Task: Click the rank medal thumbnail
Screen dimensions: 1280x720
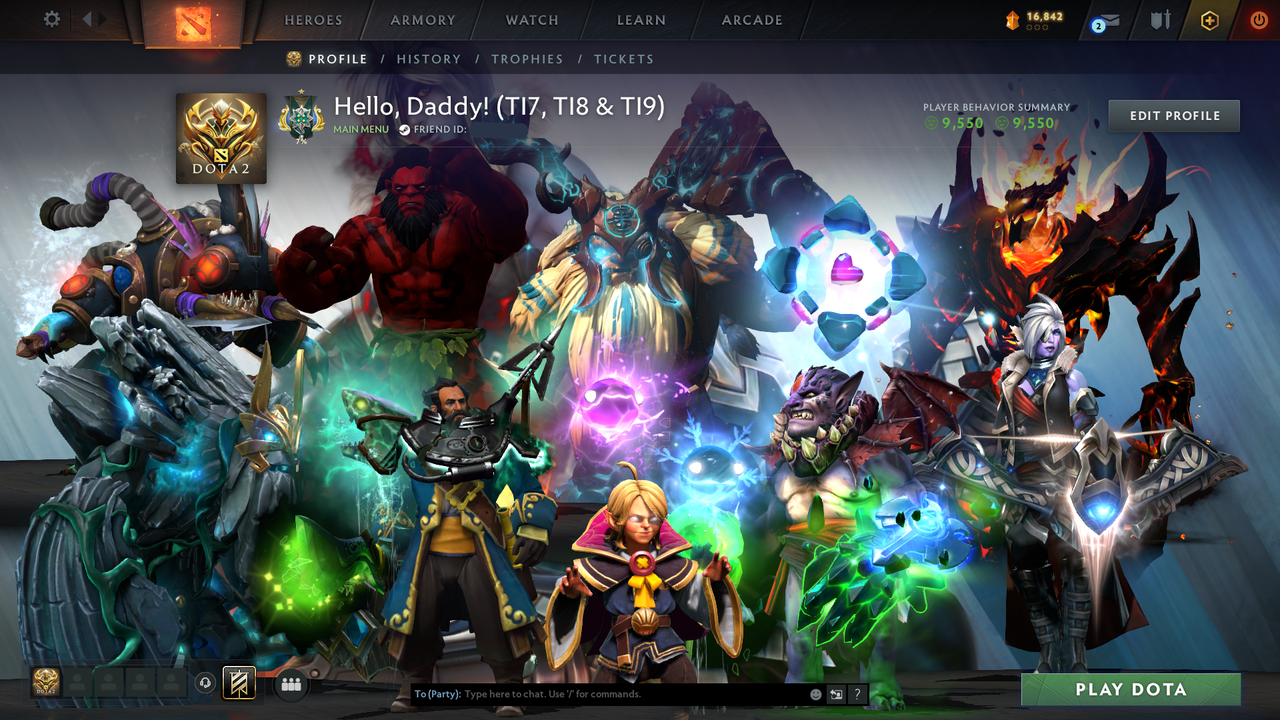Action: click(x=300, y=117)
